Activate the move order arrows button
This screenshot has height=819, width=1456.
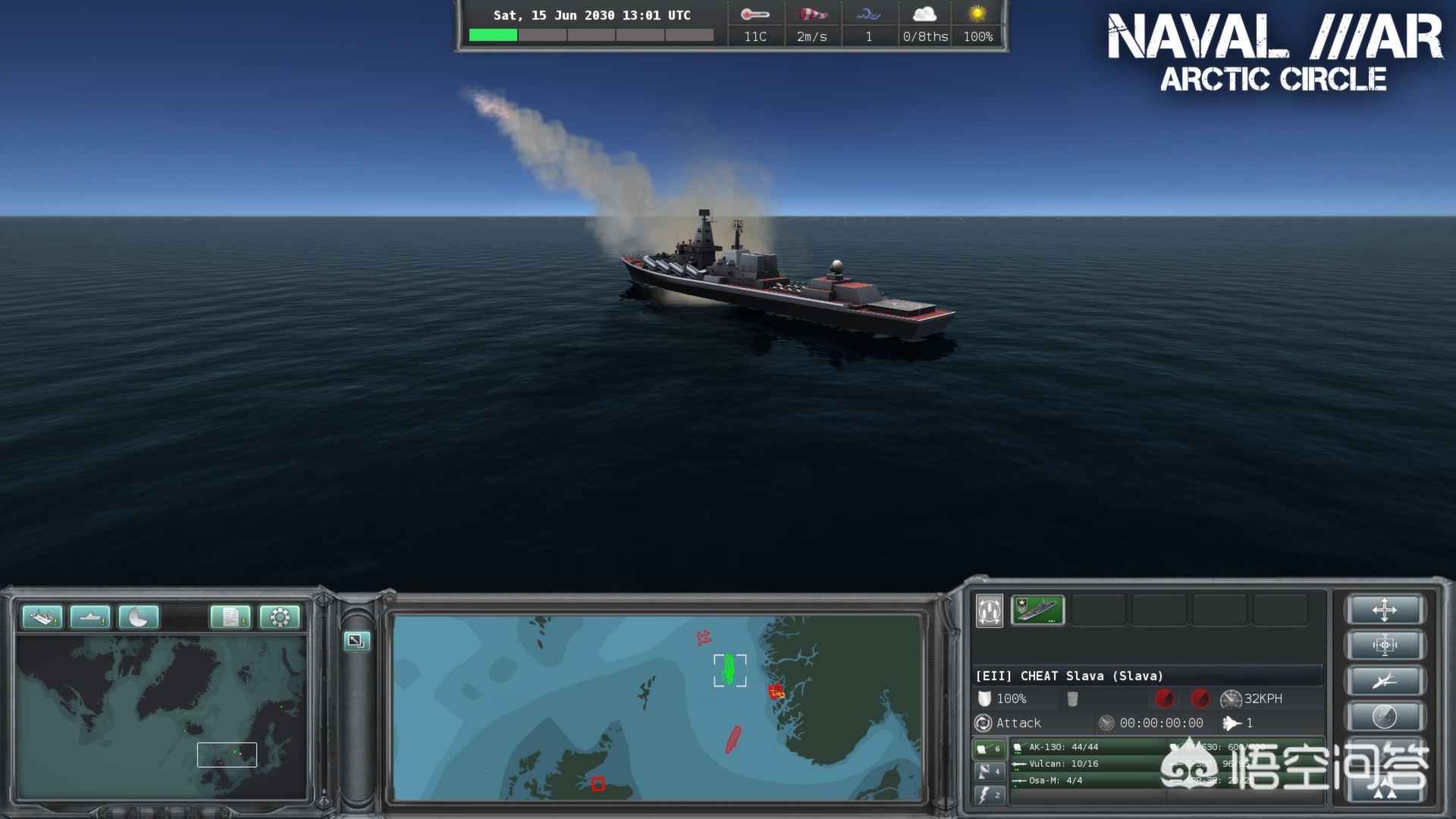pyautogui.click(x=1384, y=610)
